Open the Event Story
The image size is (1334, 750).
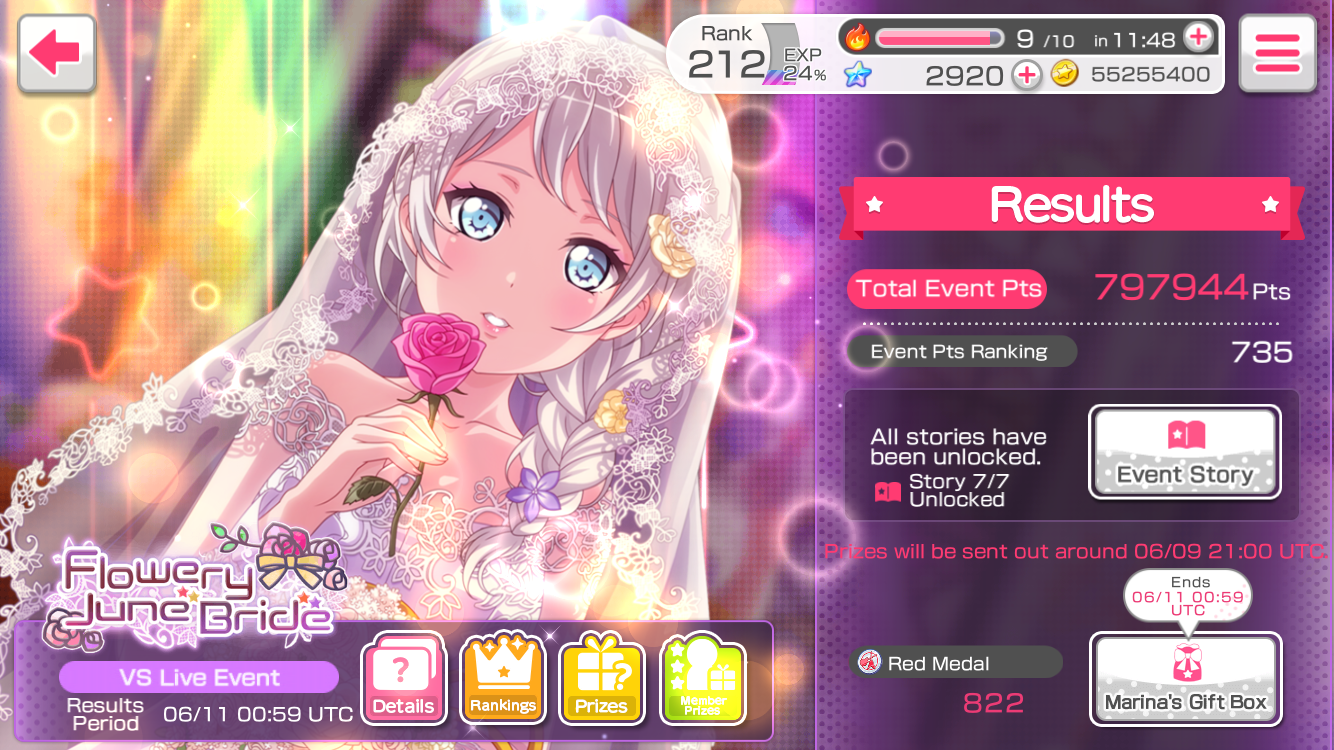pos(1184,452)
